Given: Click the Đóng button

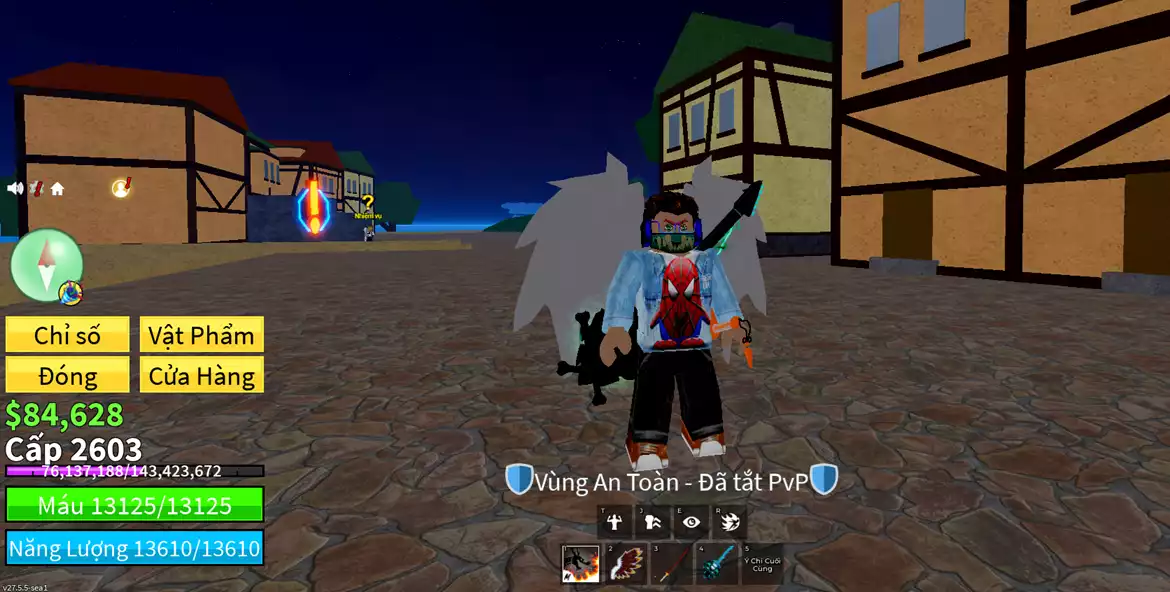Looking at the screenshot, I should pyautogui.click(x=67, y=376).
